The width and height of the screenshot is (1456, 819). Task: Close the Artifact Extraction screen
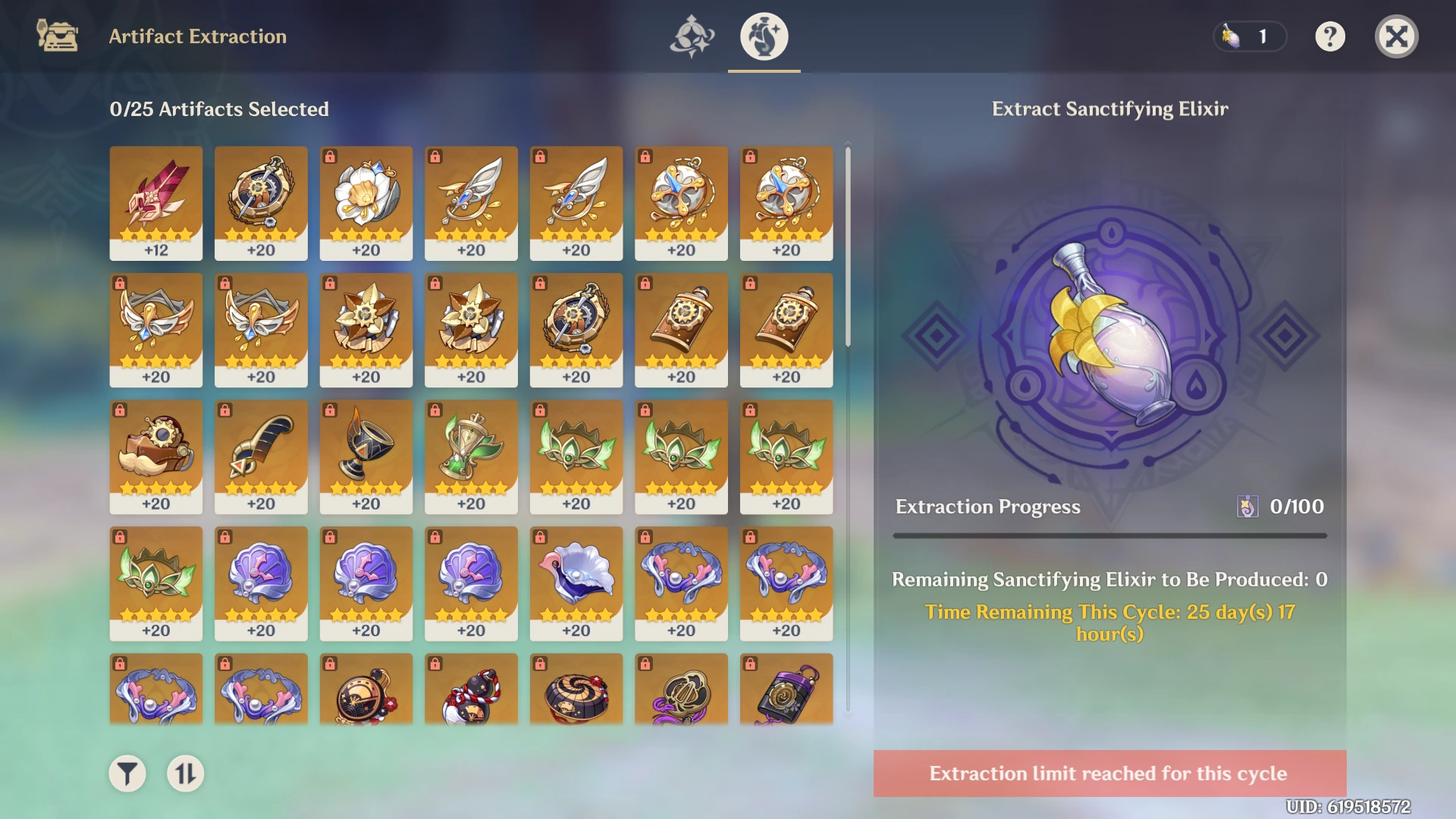pos(1396,36)
